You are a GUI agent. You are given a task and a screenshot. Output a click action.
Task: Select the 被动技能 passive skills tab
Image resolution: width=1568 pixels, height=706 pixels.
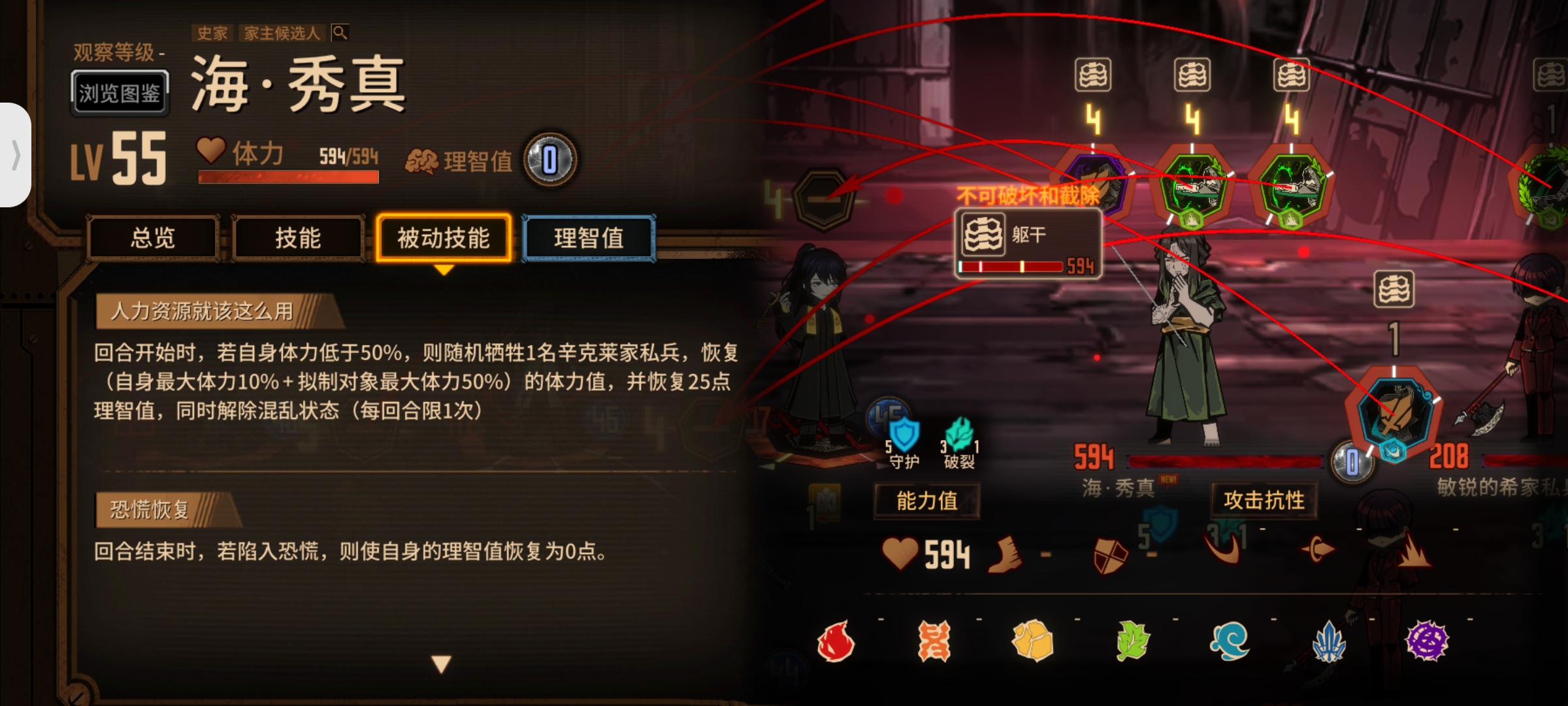point(444,238)
